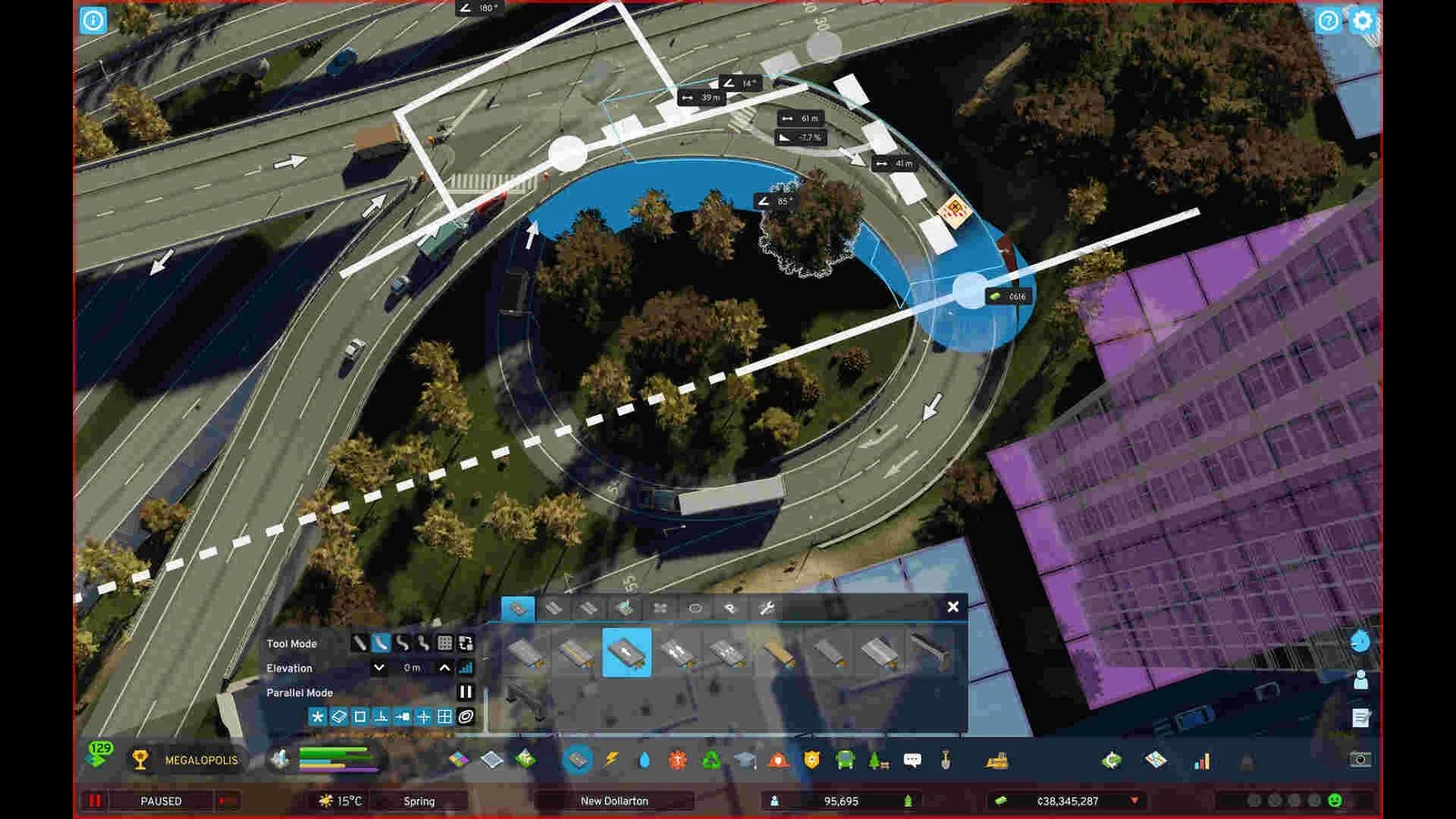The width and height of the screenshot is (1456, 819).
Task: Expand the budget dropdown beside city funds
Action: tap(1134, 801)
